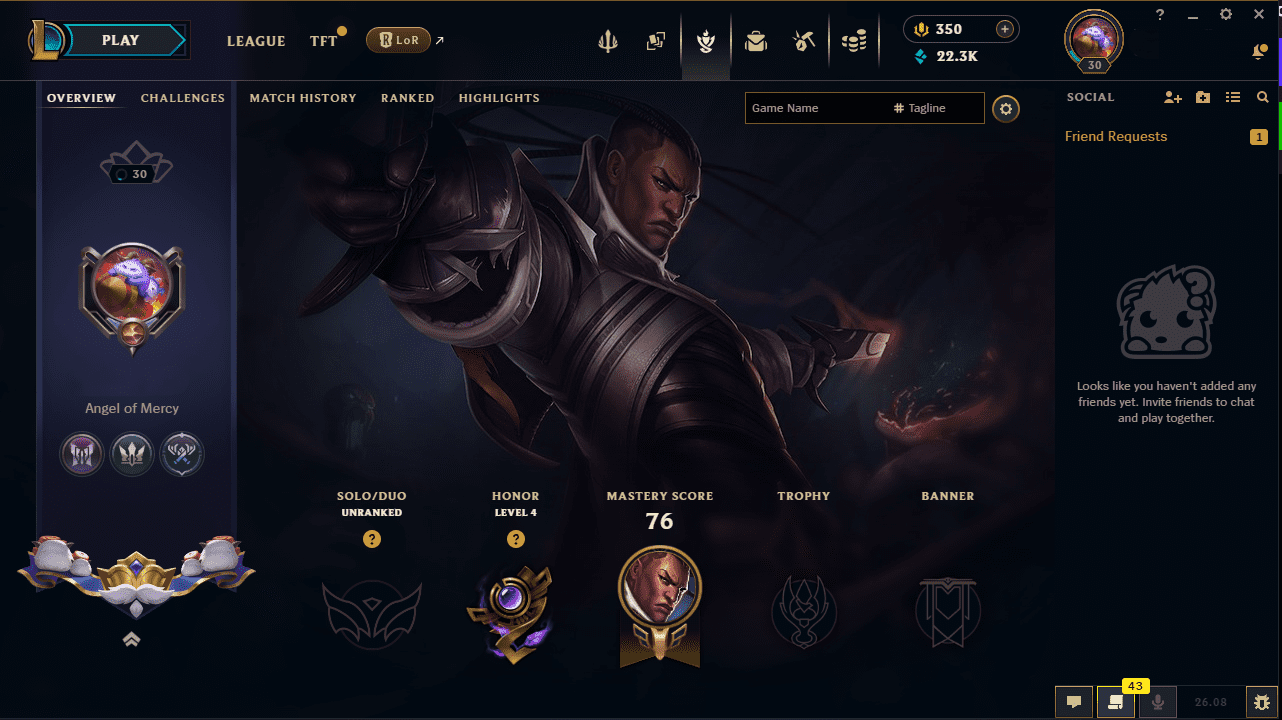Search your friends list

(x=1262, y=97)
